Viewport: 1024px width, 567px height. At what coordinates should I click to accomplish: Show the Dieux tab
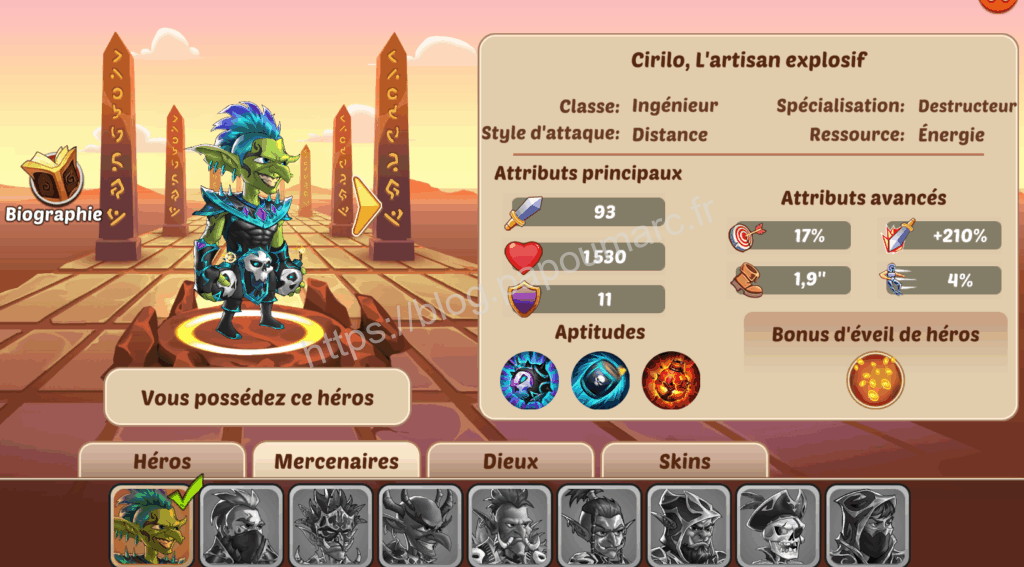point(510,461)
